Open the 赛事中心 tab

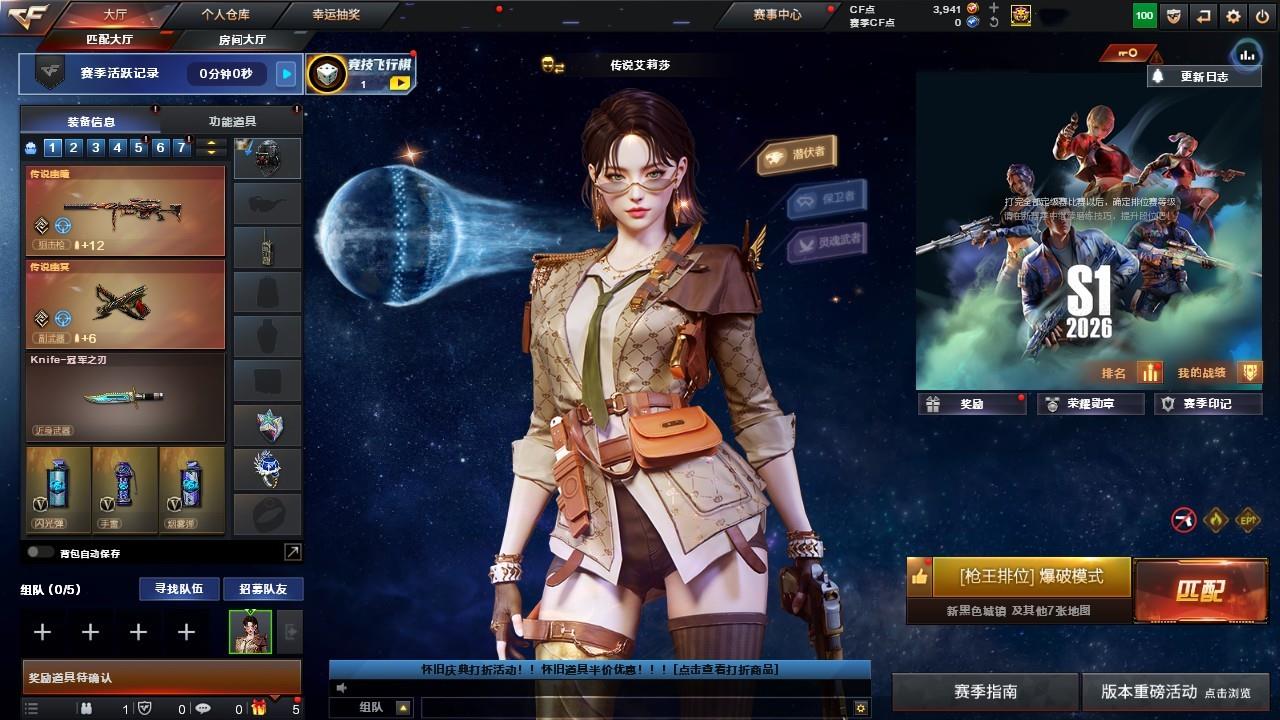[777, 15]
